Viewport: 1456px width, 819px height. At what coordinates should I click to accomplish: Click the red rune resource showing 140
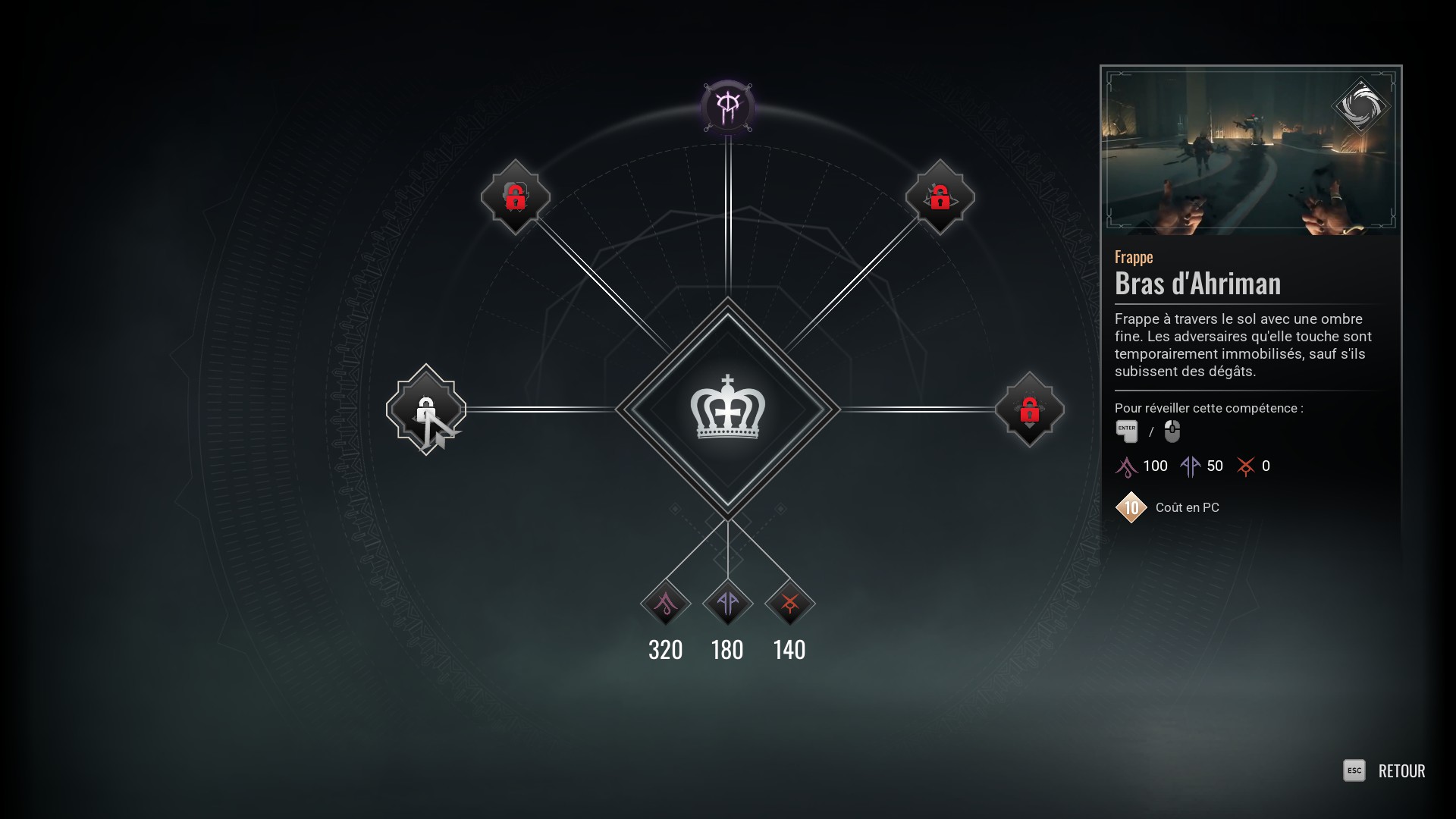point(789,604)
